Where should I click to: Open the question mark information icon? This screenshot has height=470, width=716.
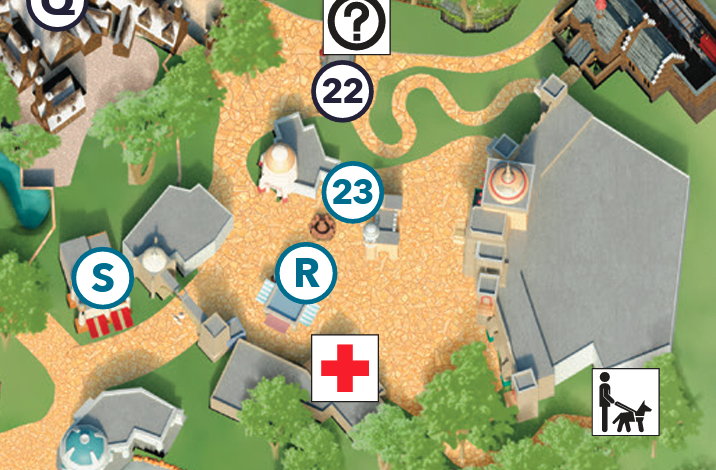coord(357,27)
